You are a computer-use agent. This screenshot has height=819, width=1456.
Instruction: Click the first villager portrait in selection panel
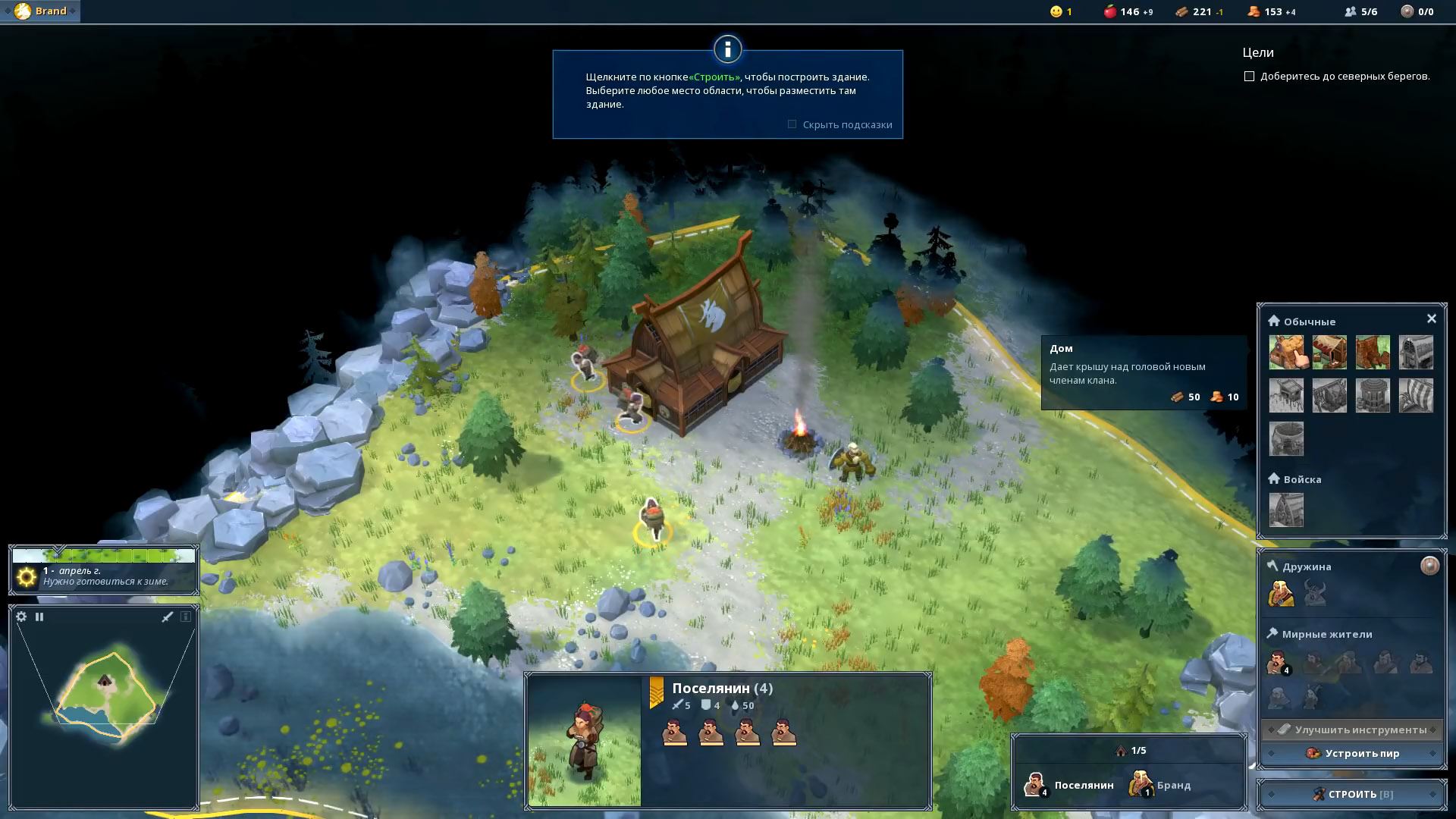[x=674, y=733]
